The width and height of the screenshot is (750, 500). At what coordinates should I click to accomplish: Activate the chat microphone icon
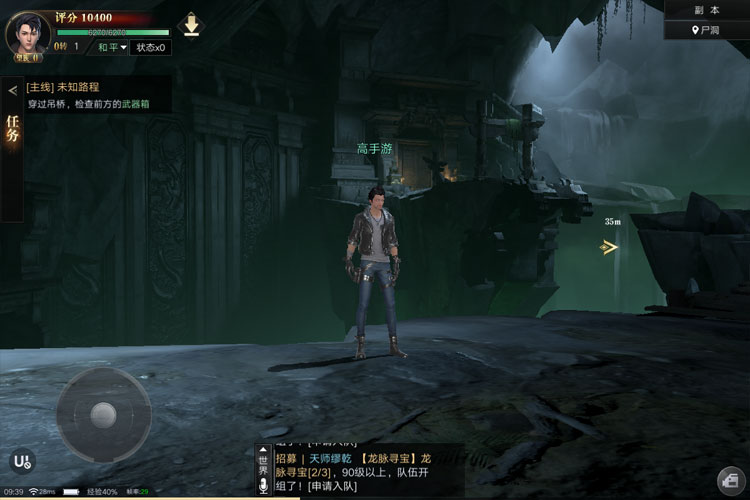point(264,486)
